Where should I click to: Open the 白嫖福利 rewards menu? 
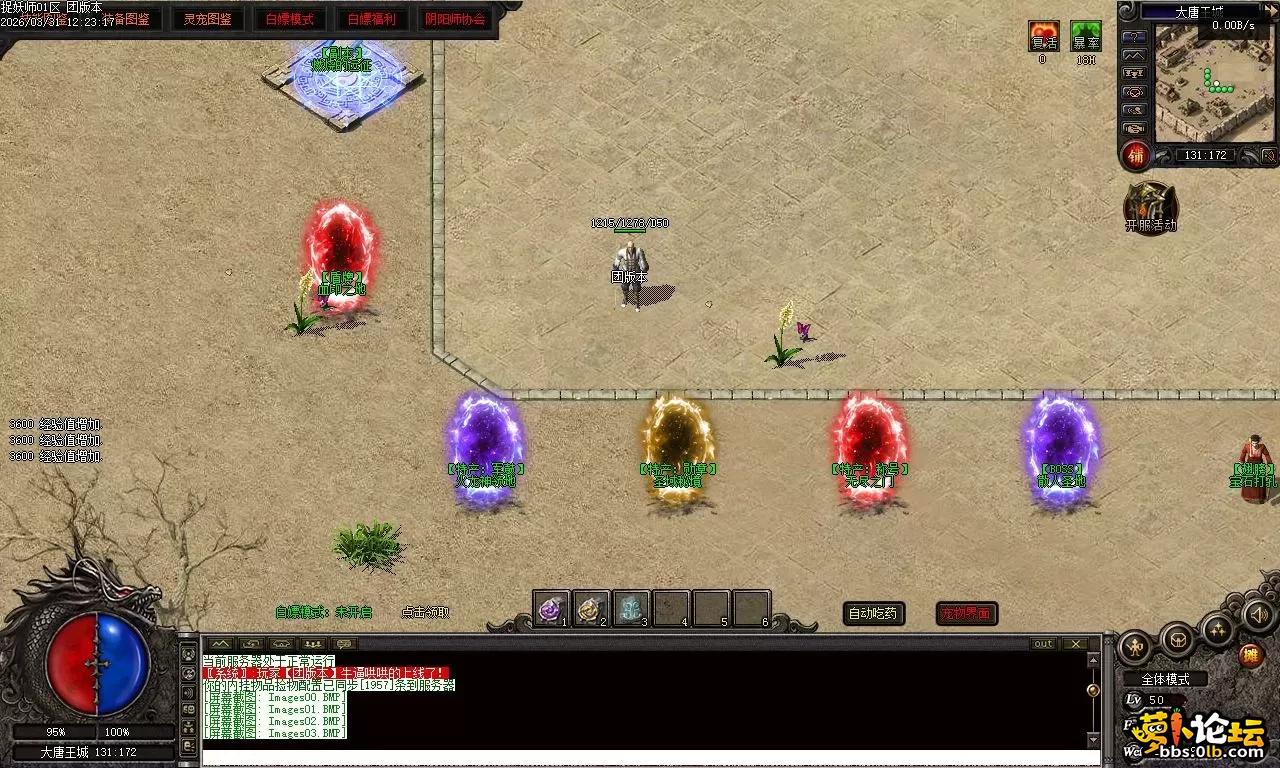pos(371,19)
